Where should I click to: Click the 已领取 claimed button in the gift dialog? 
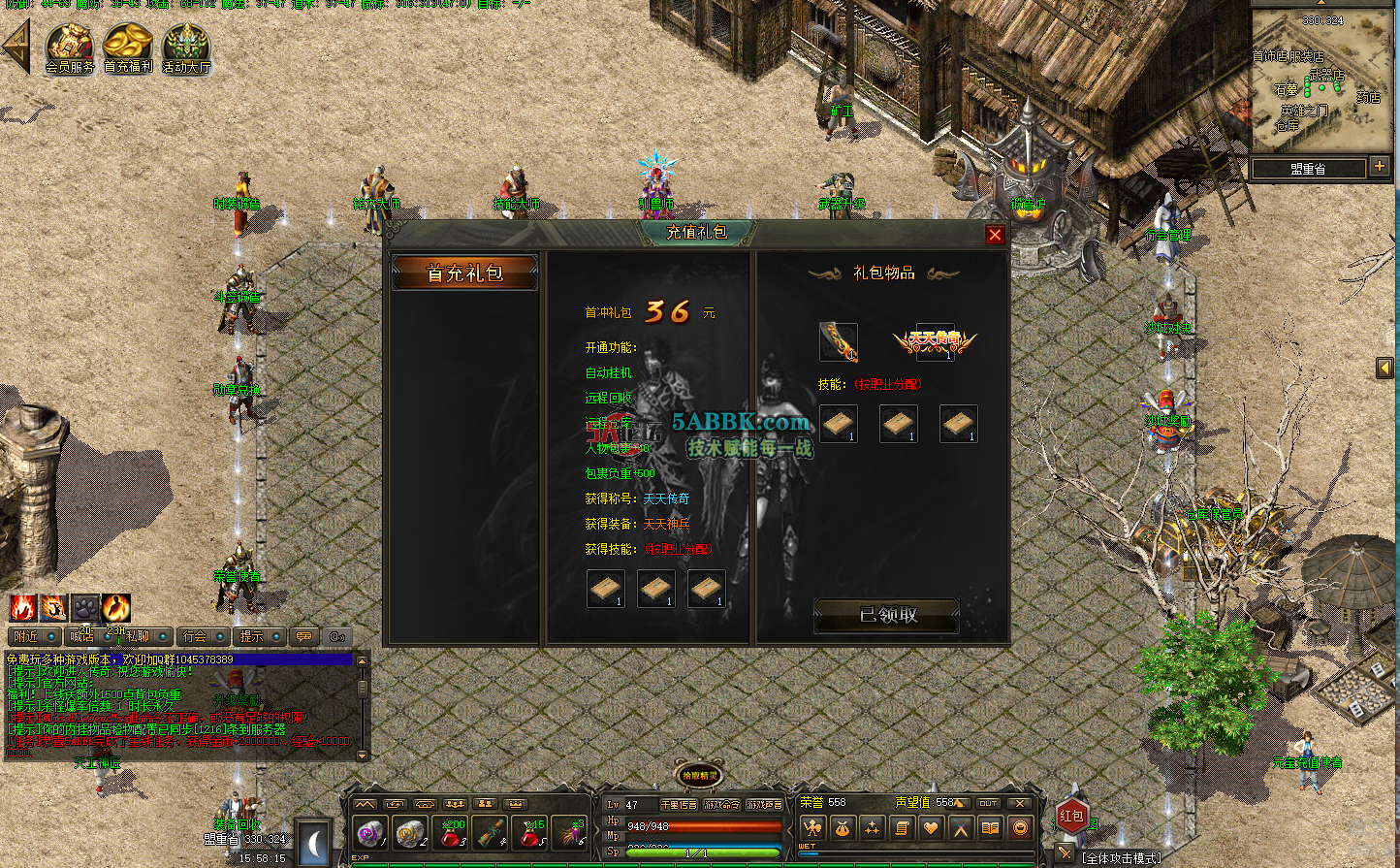point(885,616)
